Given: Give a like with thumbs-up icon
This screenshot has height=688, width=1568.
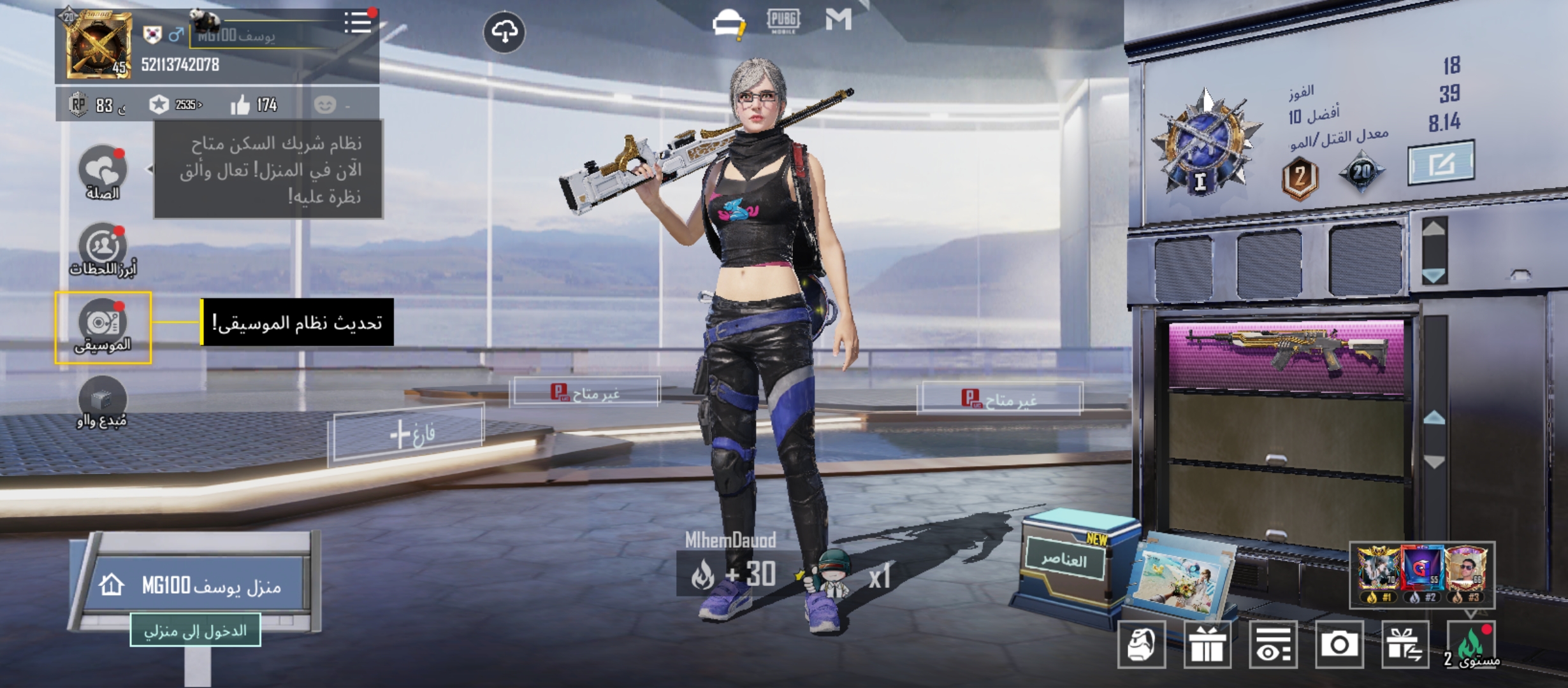Looking at the screenshot, I should (x=240, y=105).
